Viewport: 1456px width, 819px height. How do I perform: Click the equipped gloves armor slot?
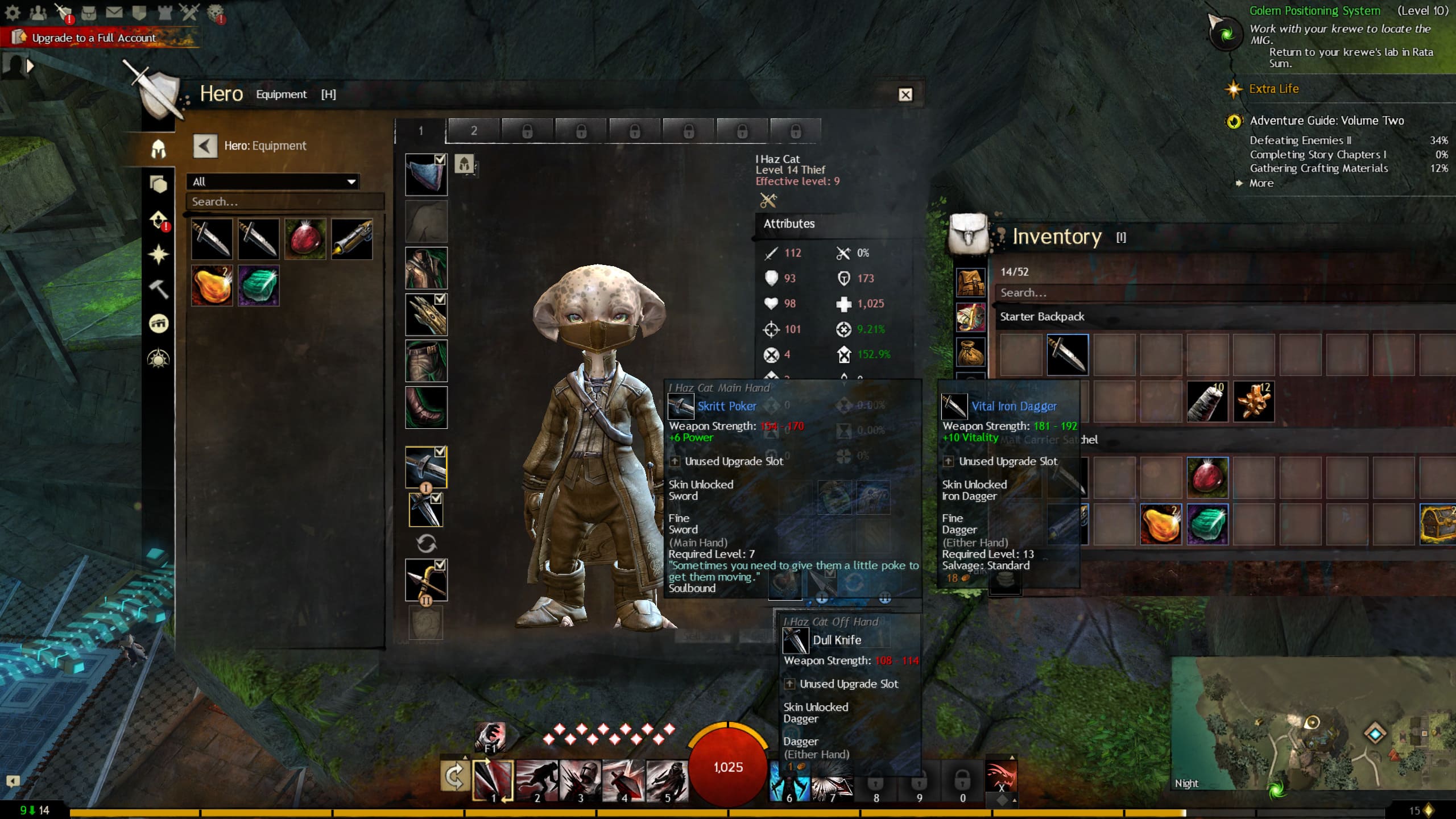[x=426, y=315]
